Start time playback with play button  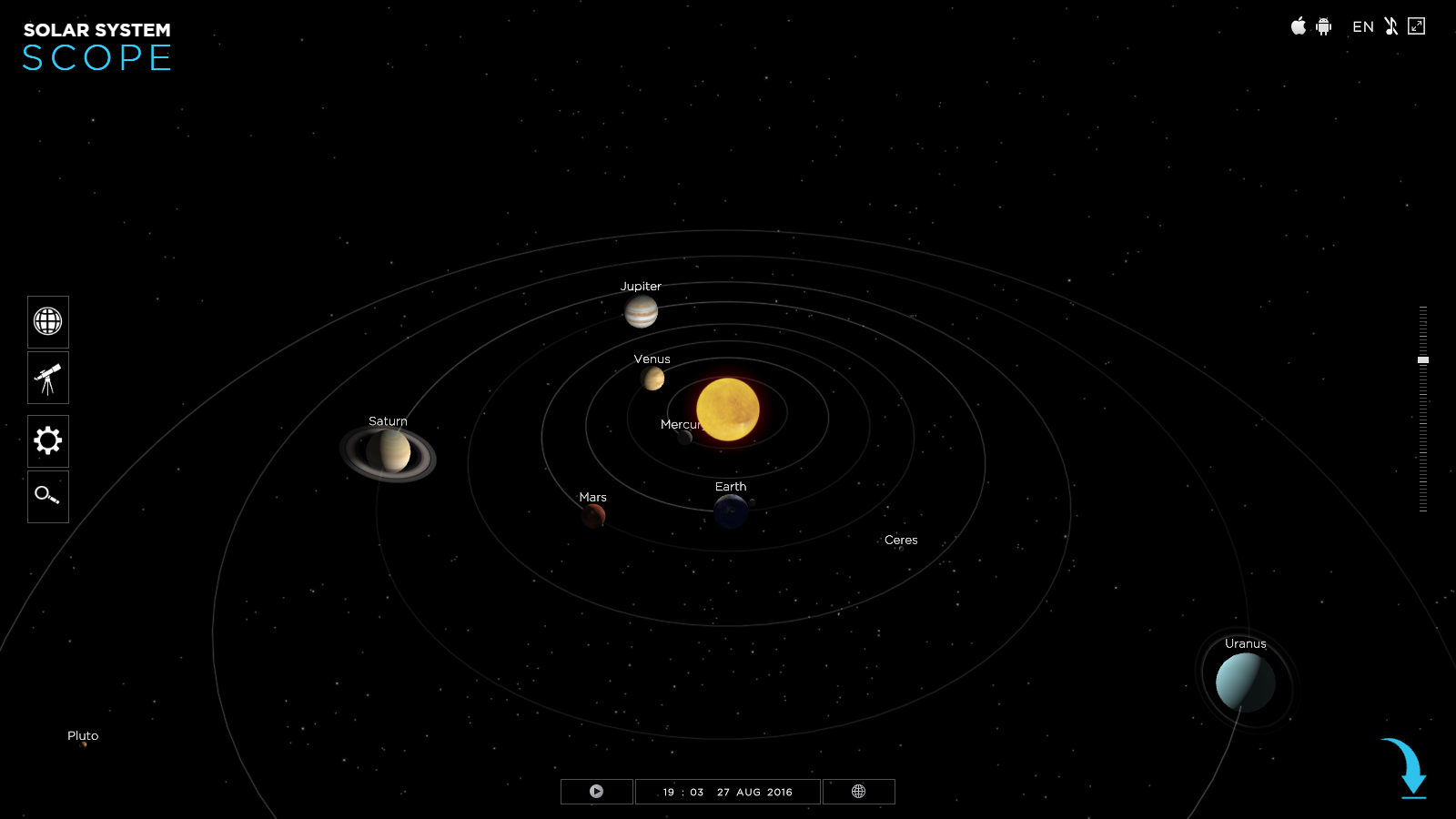pos(596,792)
